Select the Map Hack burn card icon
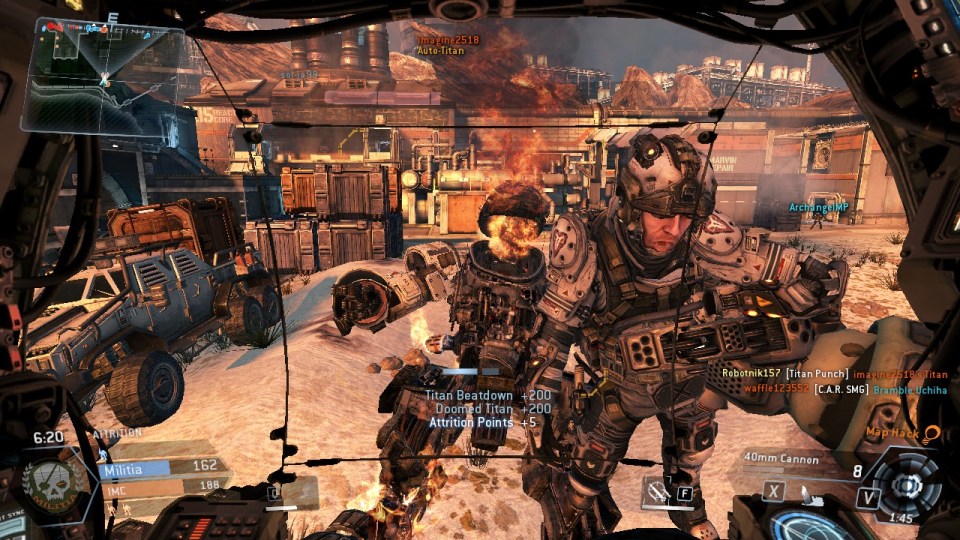The image size is (960, 540). (x=932, y=432)
